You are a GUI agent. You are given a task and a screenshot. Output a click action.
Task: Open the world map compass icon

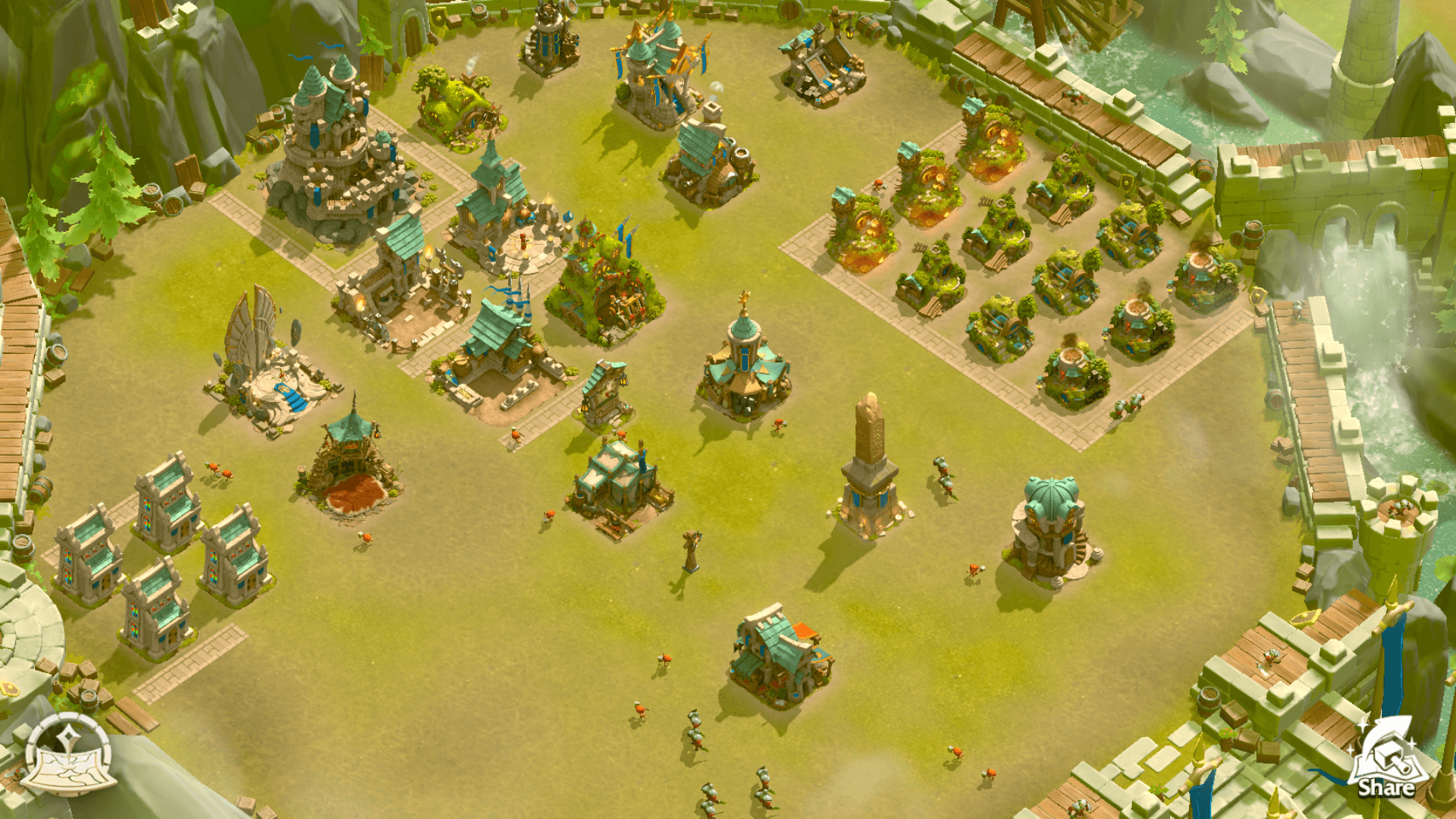(x=69, y=755)
